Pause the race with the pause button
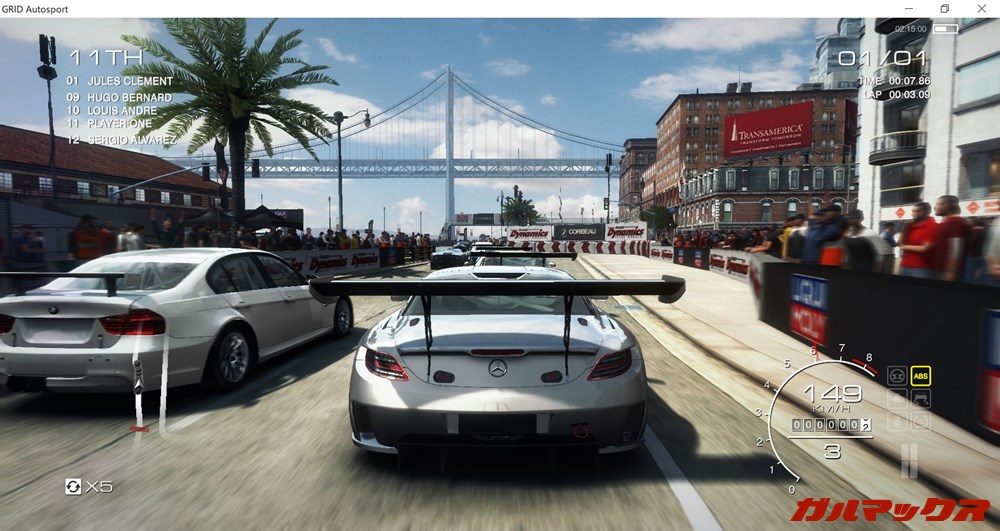 [x=908, y=461]
